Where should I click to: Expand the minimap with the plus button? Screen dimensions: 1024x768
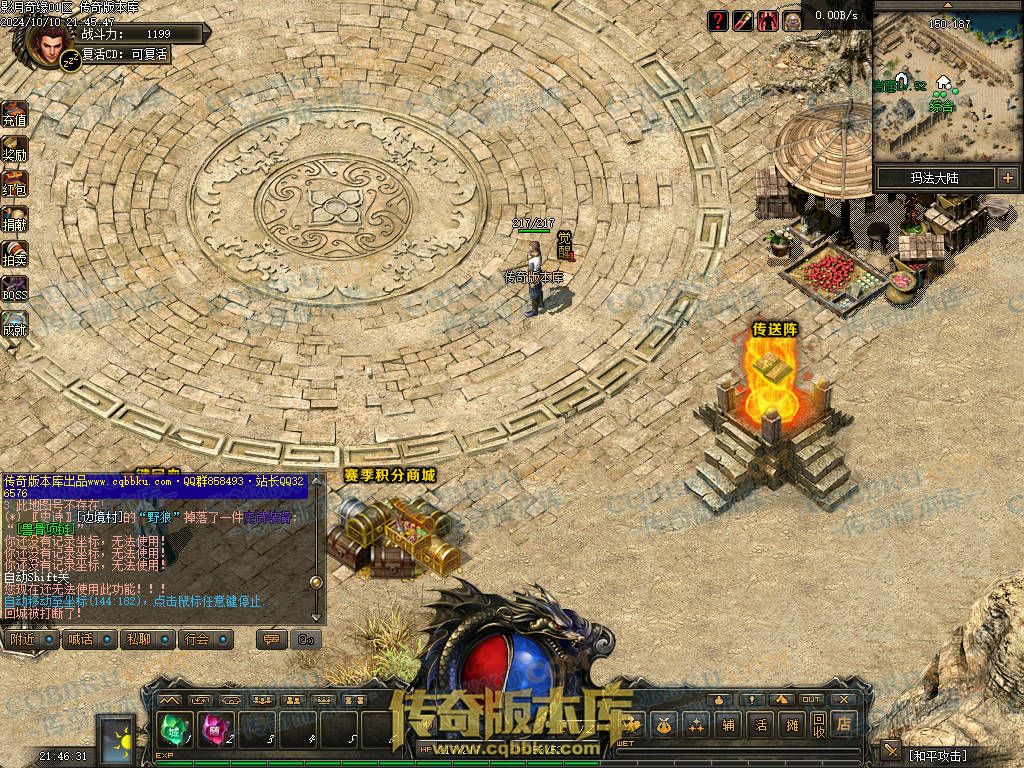pyautogui.click(x=1007, y=178)
